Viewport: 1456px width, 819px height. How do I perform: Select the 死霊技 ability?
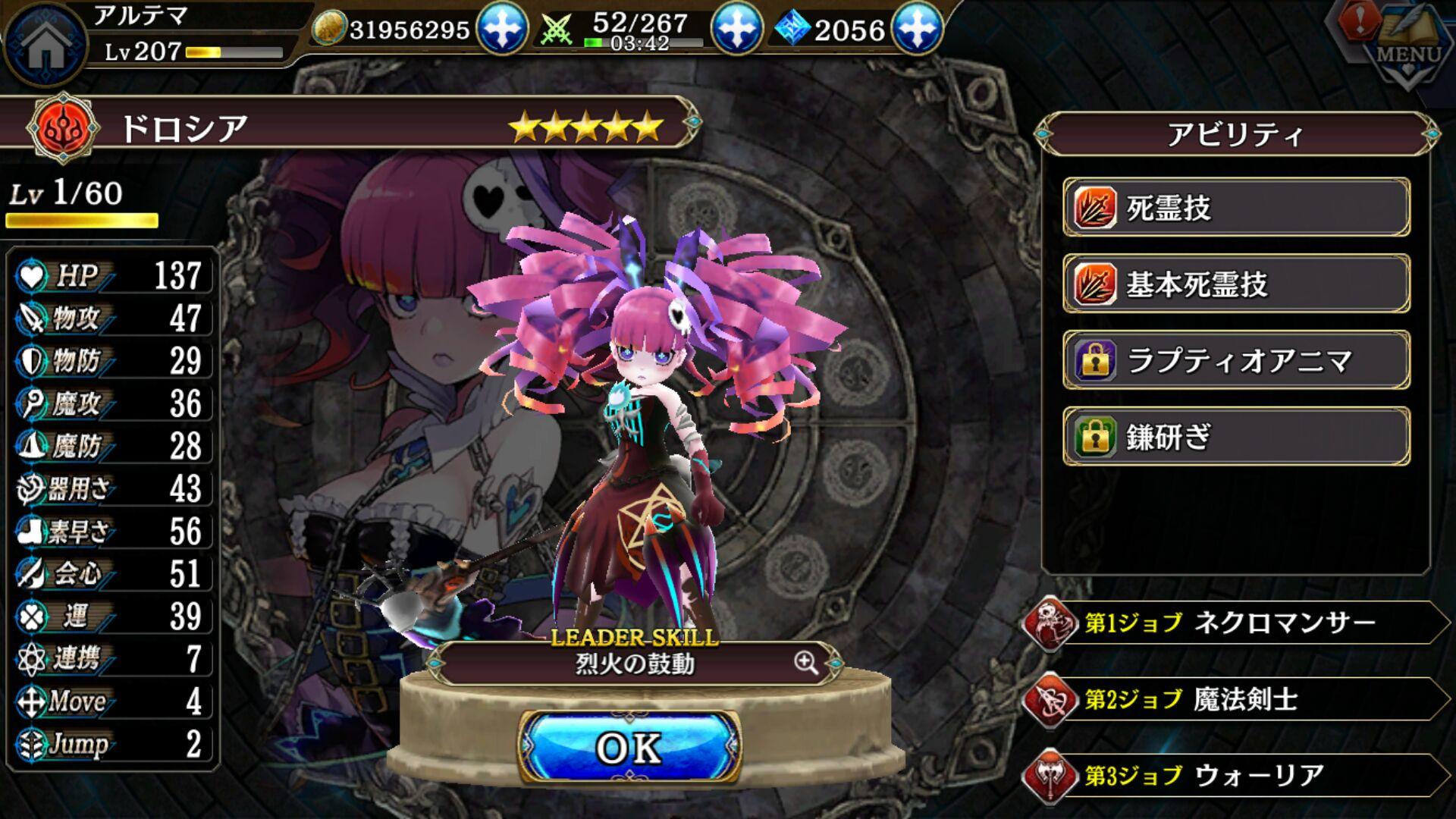1236,208
